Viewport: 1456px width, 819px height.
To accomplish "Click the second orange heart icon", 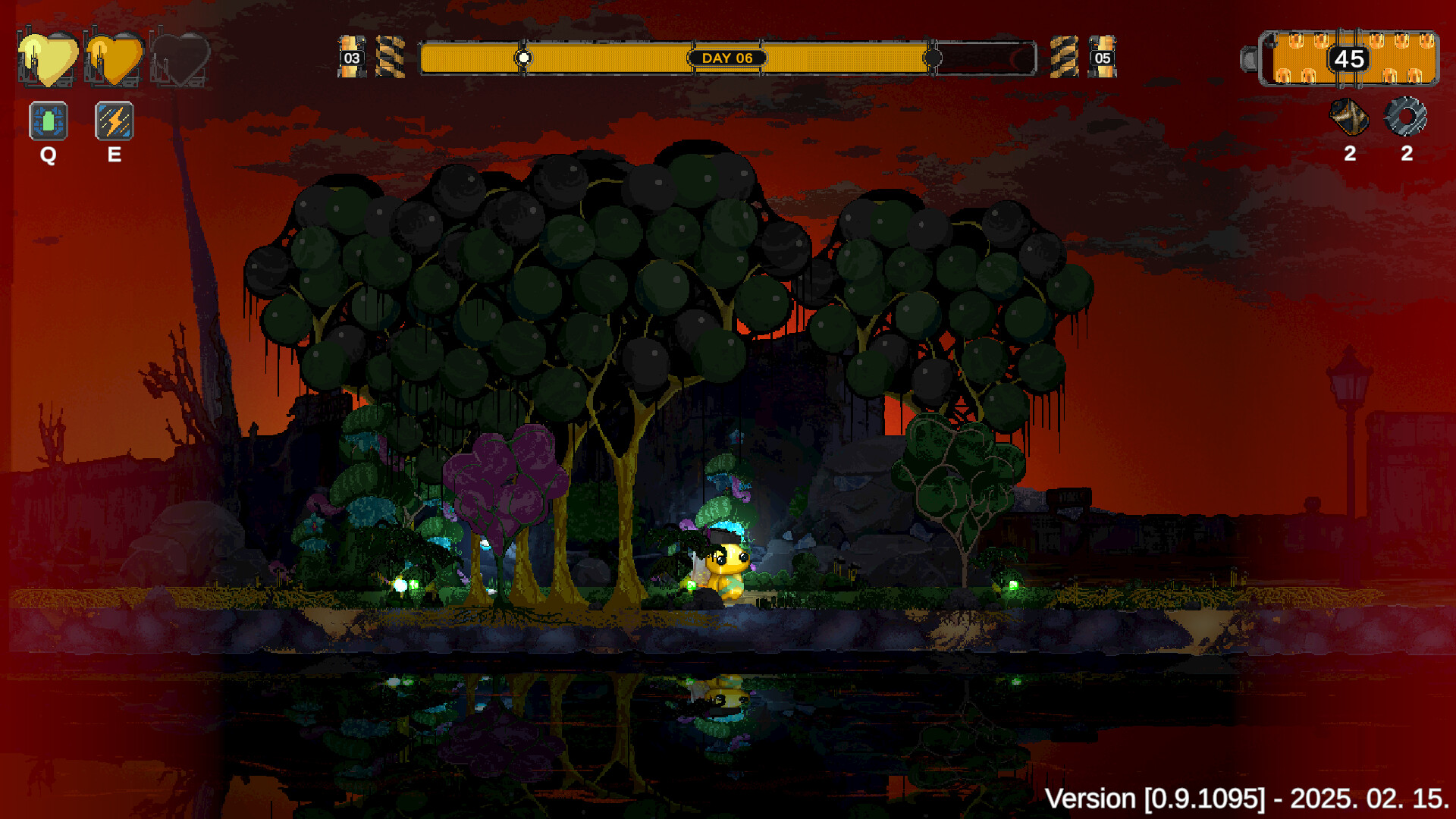I will 114,57.
